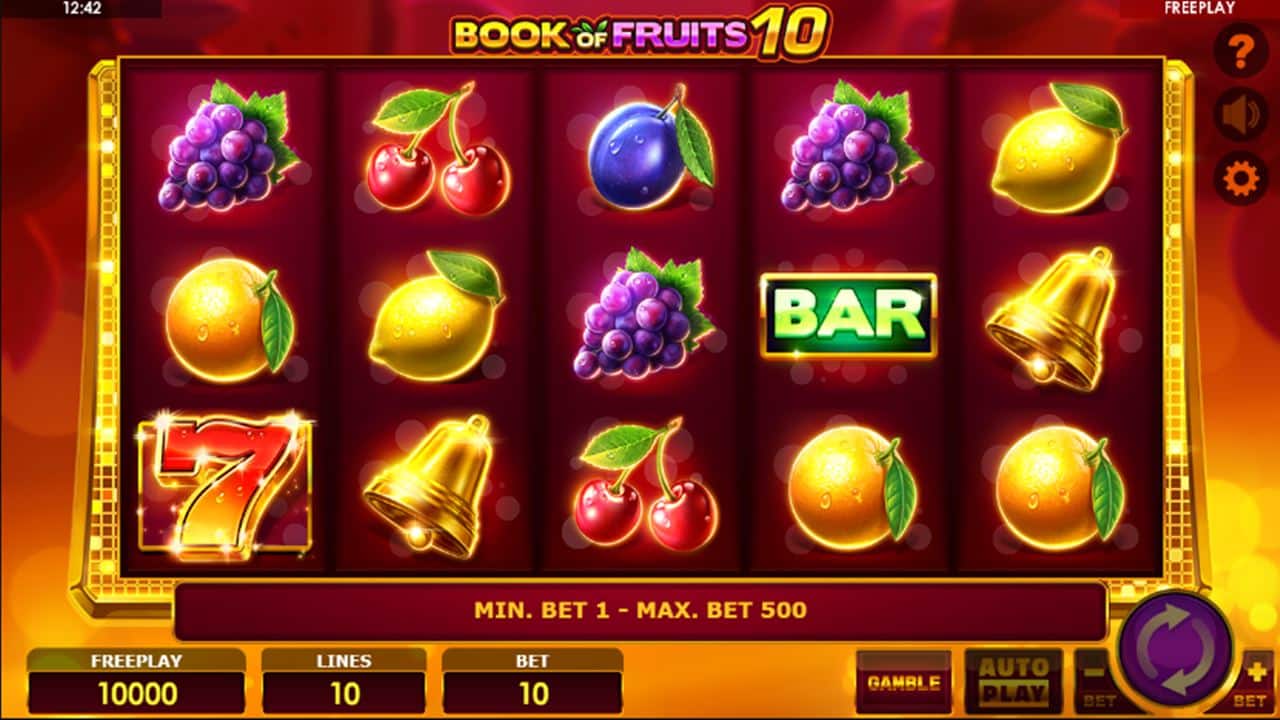Open the help question mark icon
1280x720 pixels.
click(1241, 50)
